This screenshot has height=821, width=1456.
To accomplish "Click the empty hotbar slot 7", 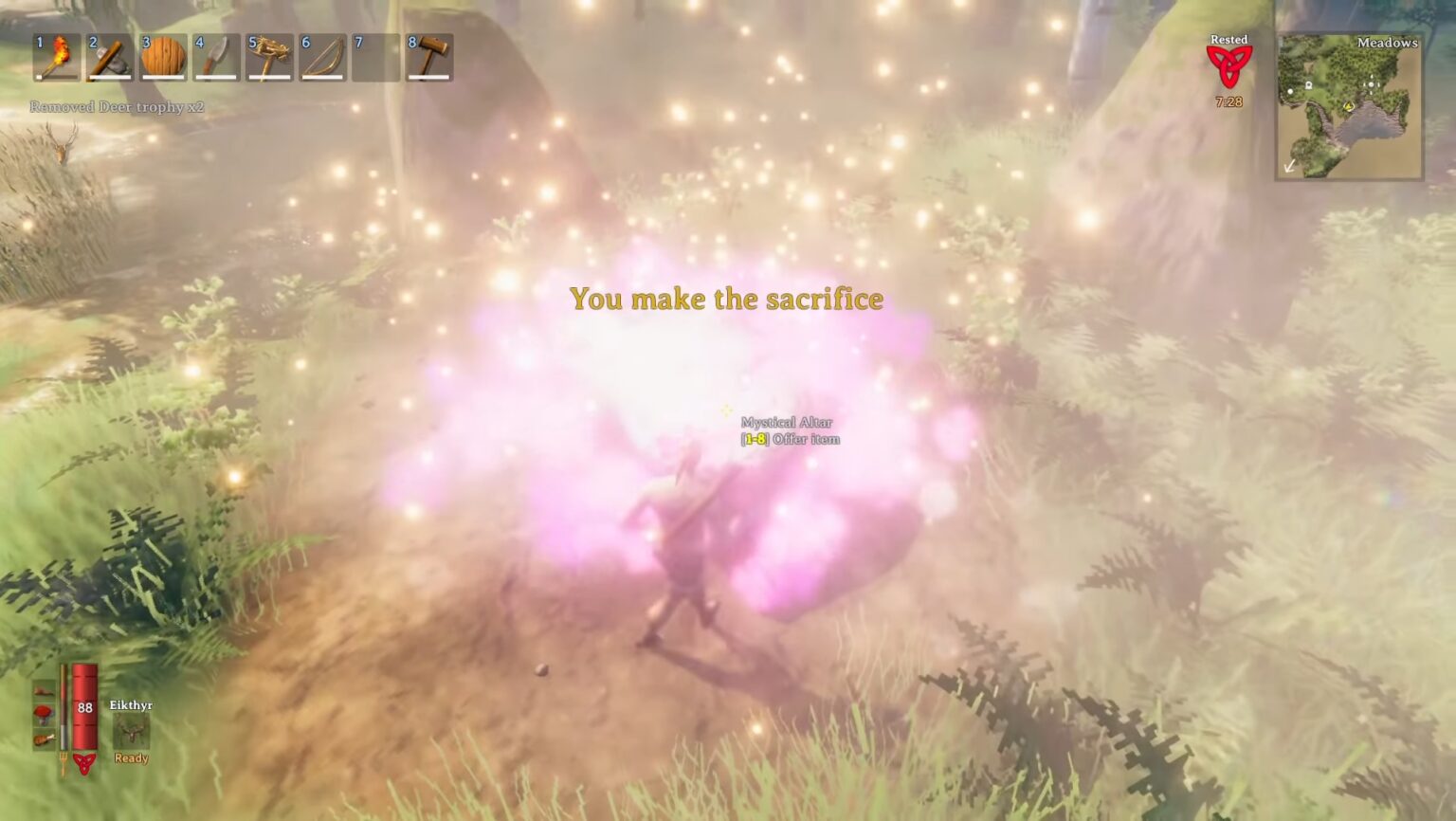I will [374, 58].
